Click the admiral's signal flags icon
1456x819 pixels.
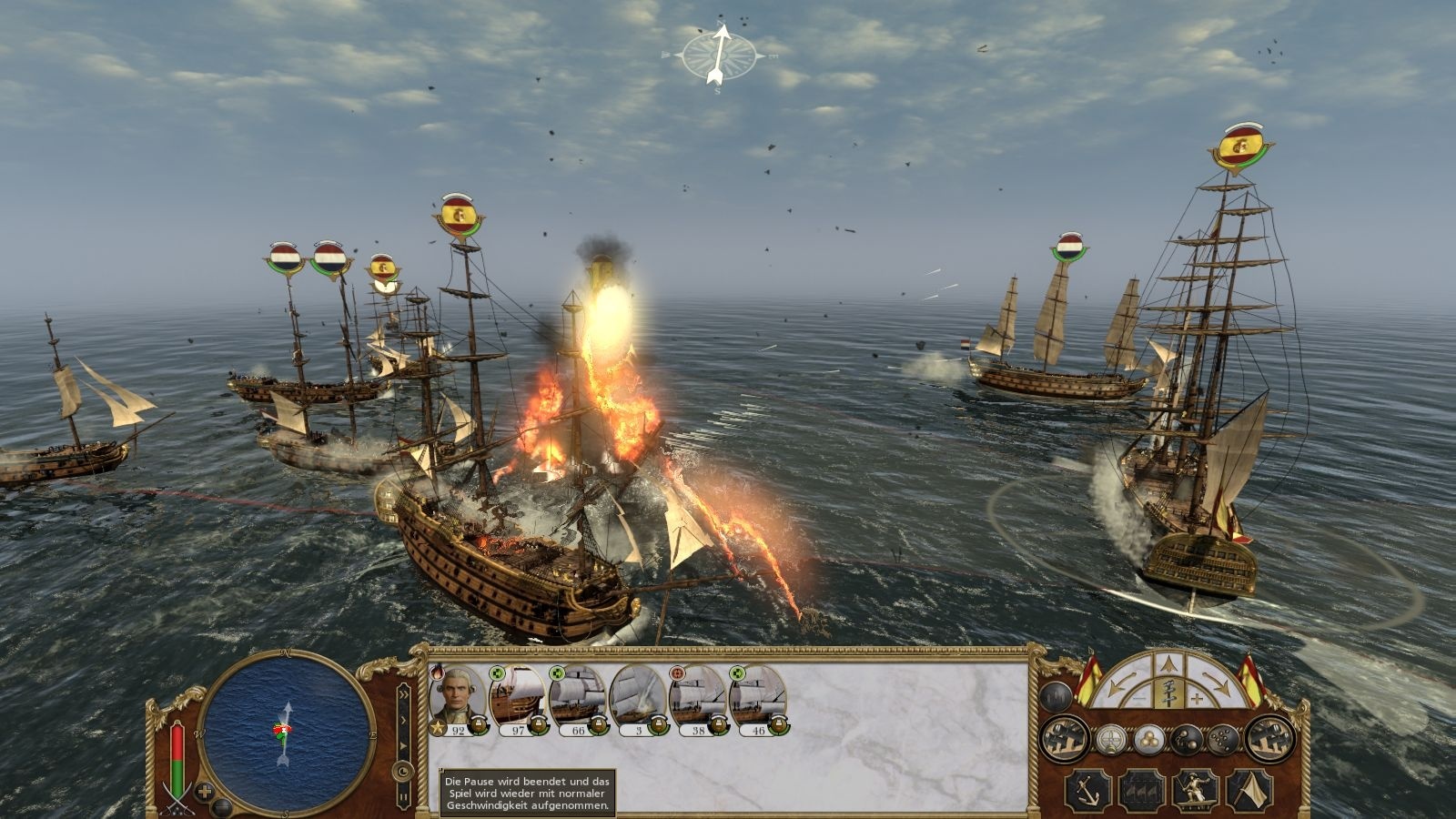click(1141, 791)
